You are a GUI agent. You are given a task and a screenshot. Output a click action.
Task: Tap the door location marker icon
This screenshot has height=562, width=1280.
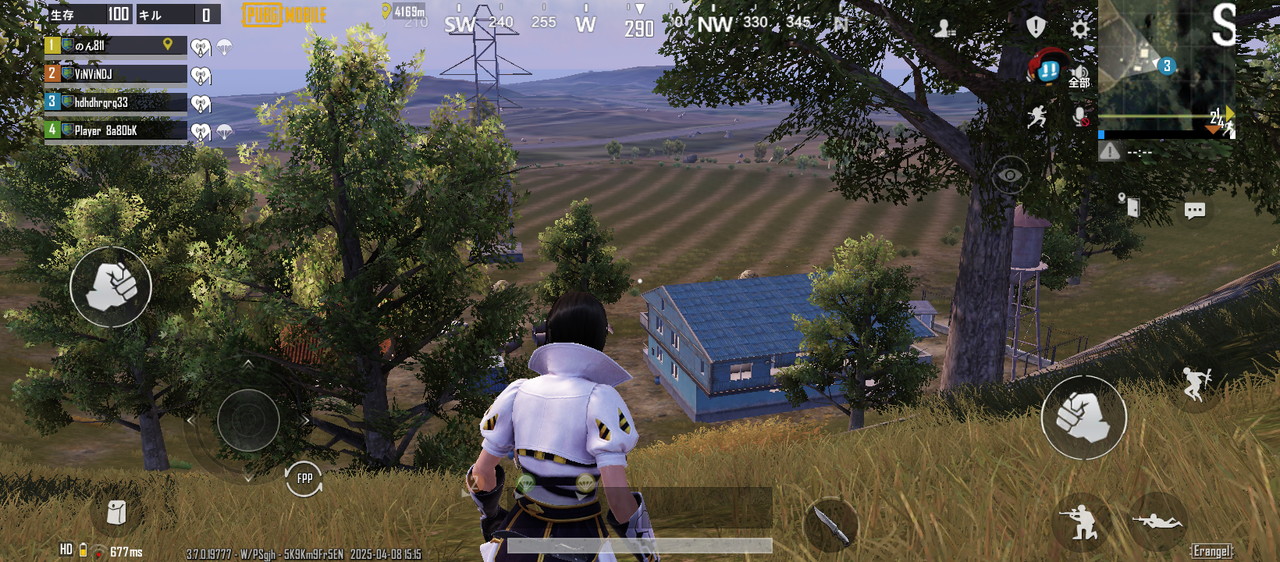click(1130, 206)
